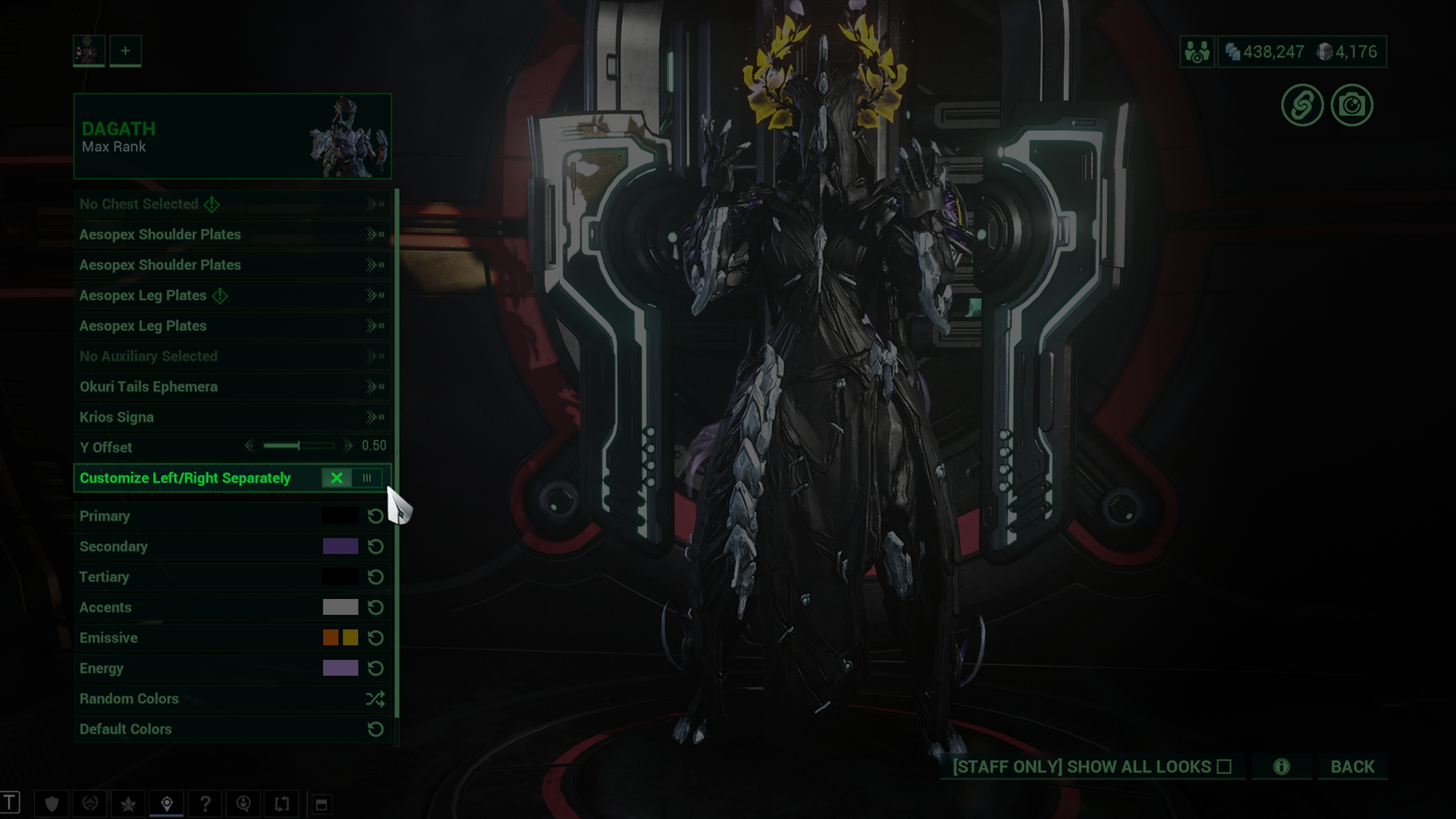The image size is (1456, 819).
Task: Click the link icon next to the camera
Action: (x=1302, y=105)
